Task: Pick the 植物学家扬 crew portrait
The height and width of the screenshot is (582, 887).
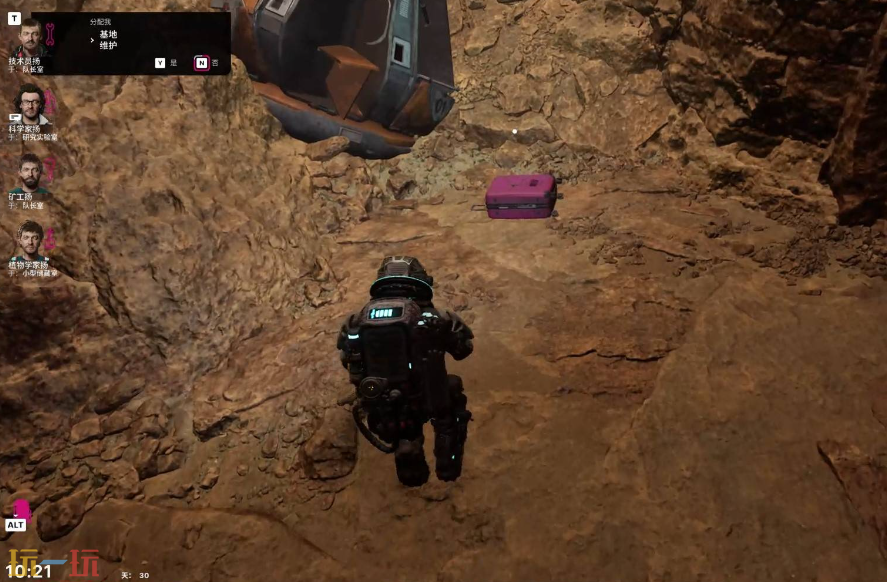Action: [x=31, y=238]
